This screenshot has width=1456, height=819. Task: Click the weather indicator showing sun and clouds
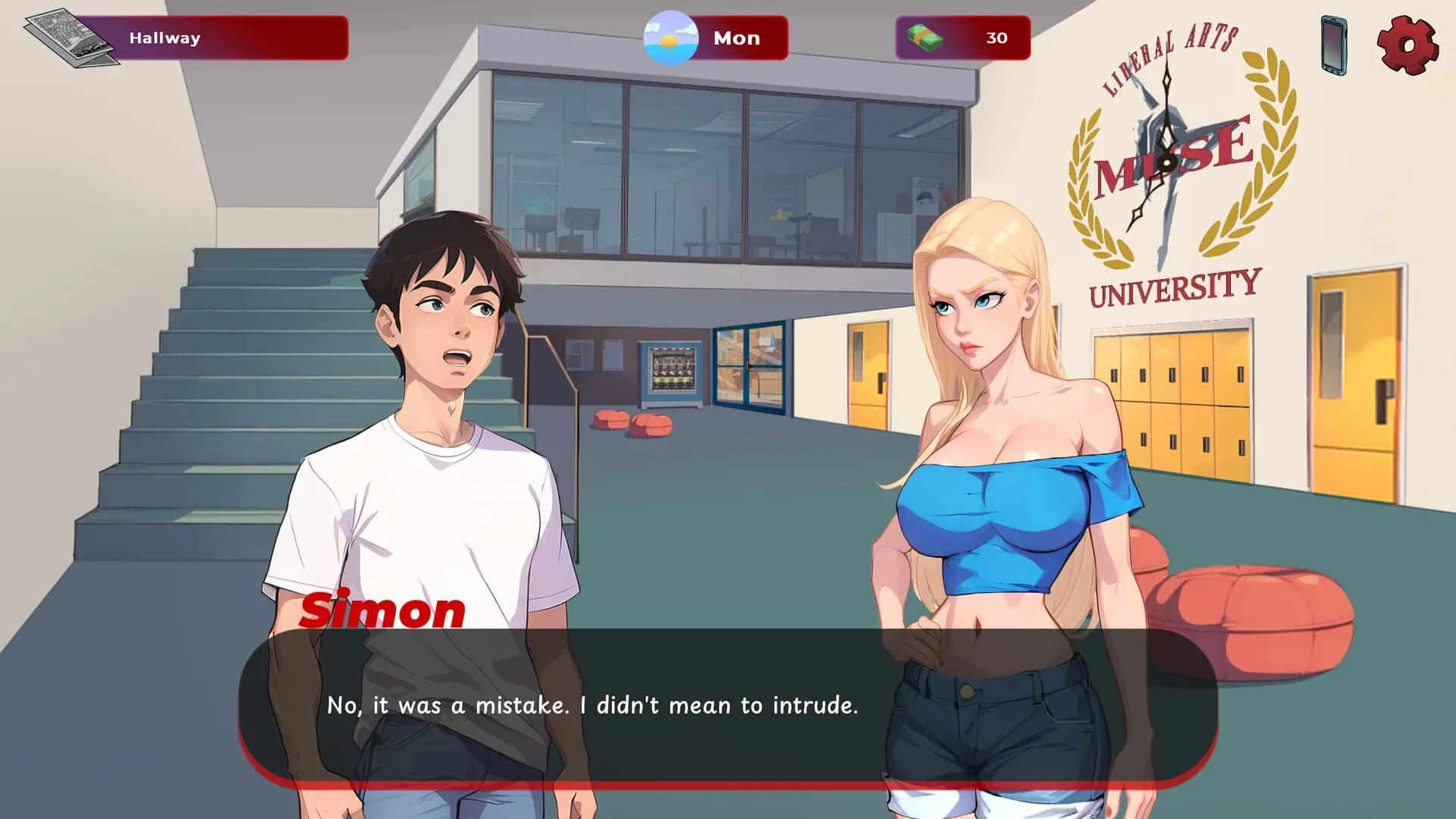(x=671, y=38)
